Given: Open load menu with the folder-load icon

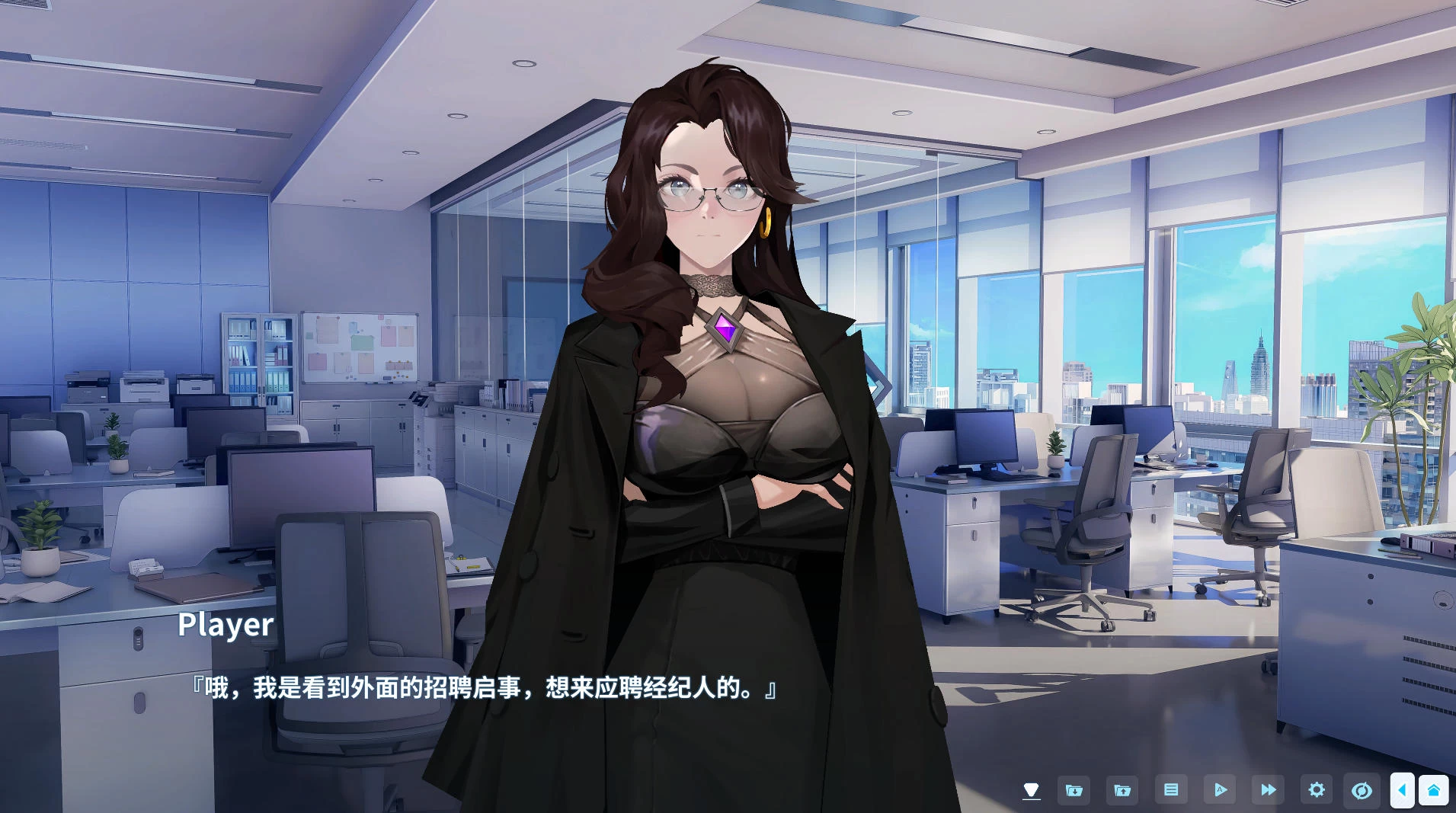Looking at the screenshot, I should 1122,790.
